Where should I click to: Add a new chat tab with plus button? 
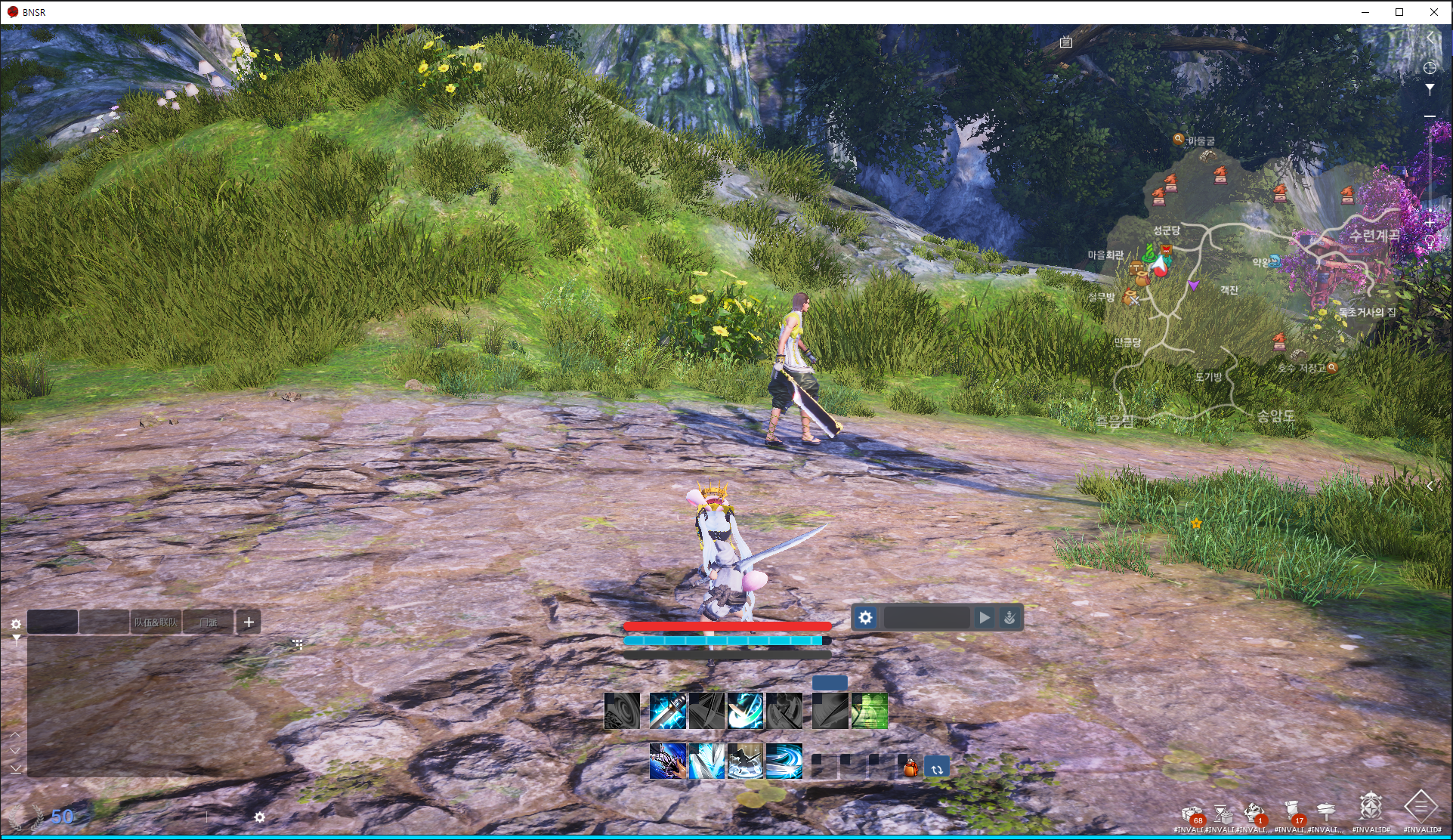(249, 622)
